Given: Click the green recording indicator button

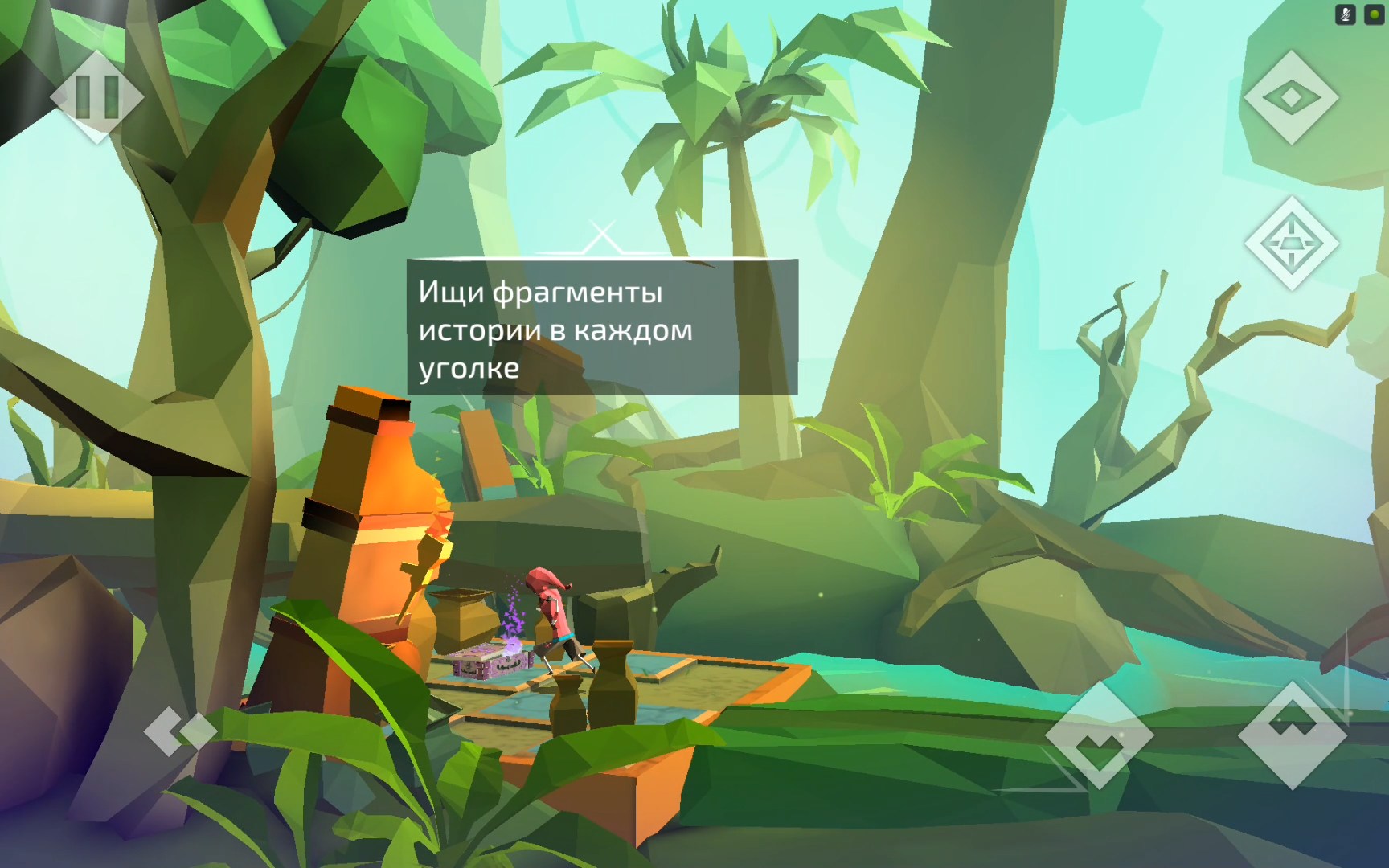Looking at the screenshot, I should click(1374, 14).
